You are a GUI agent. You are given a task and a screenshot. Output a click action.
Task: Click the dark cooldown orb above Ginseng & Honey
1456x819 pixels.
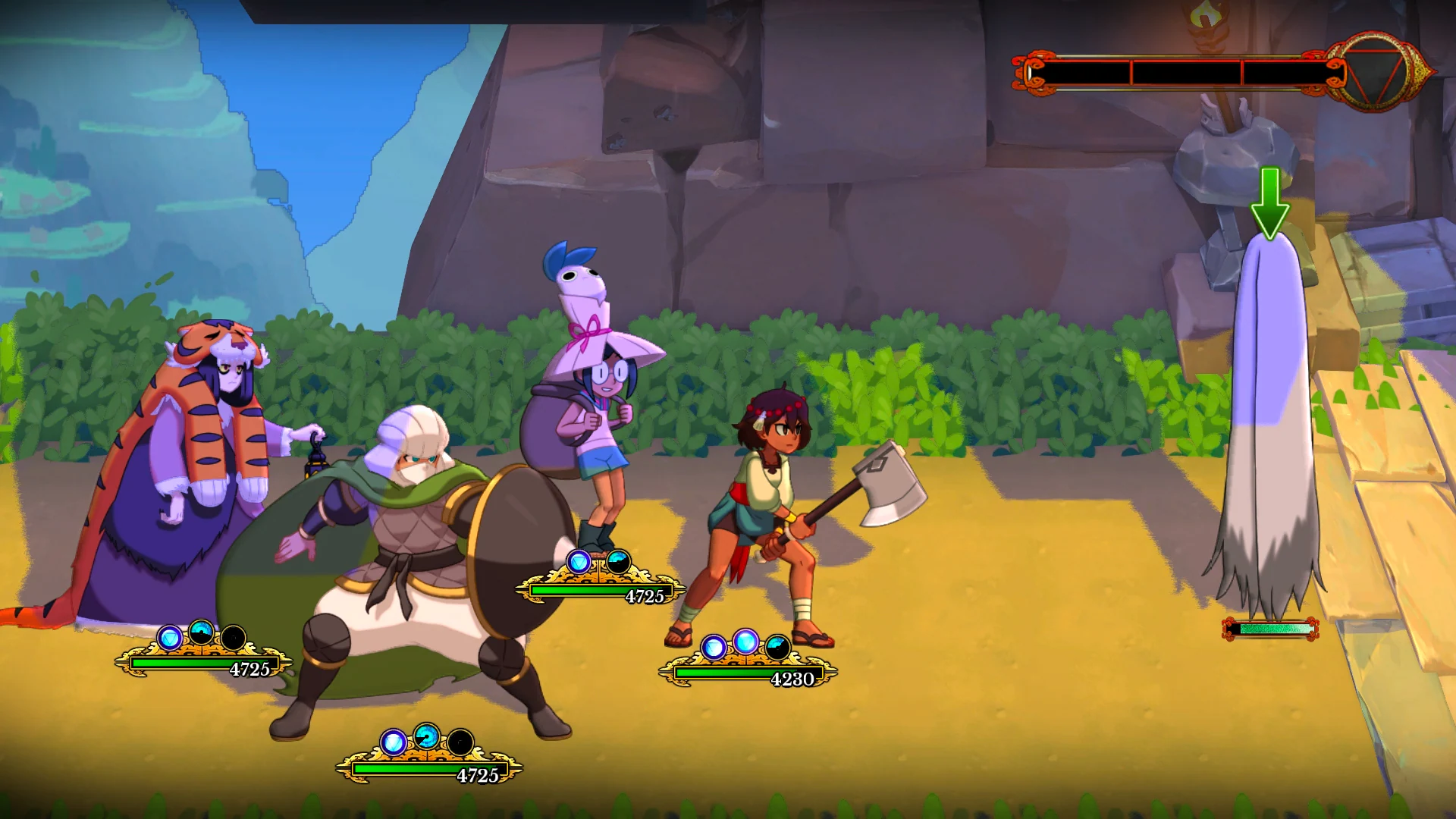[x=620, y=562]
